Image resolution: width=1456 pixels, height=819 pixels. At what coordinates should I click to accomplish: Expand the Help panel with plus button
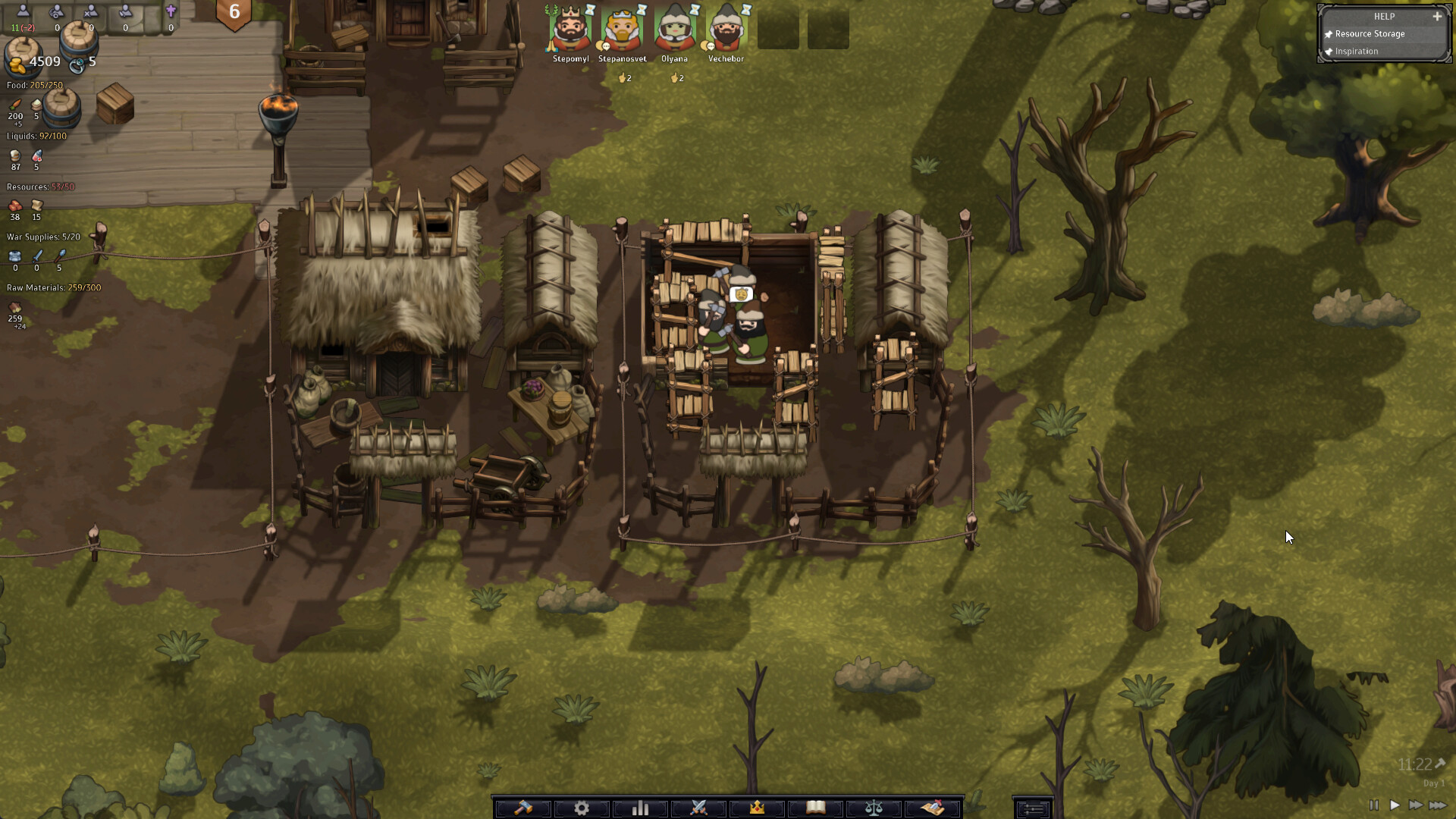[1437, 16]
